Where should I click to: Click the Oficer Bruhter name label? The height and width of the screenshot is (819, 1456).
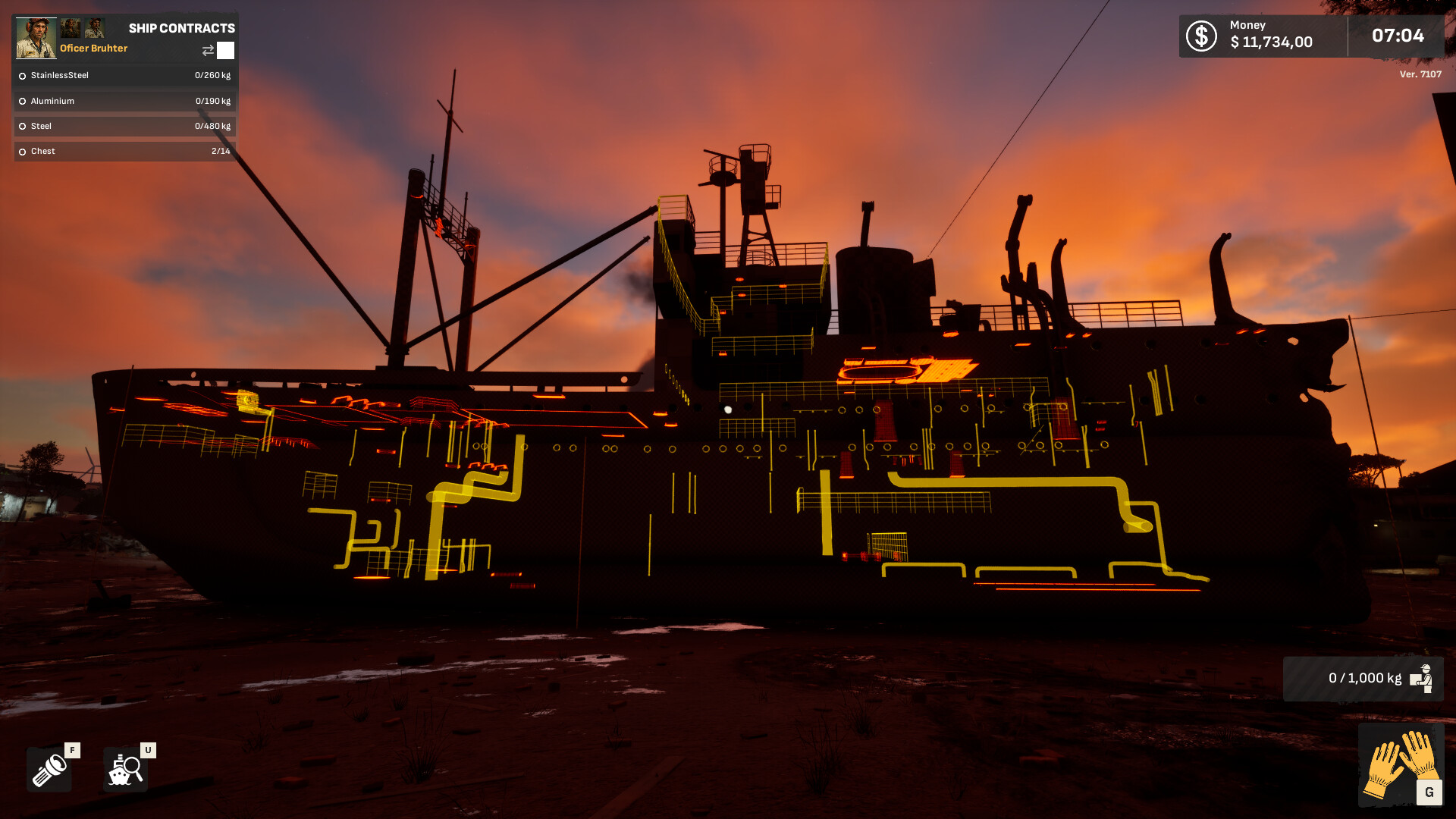94,49
